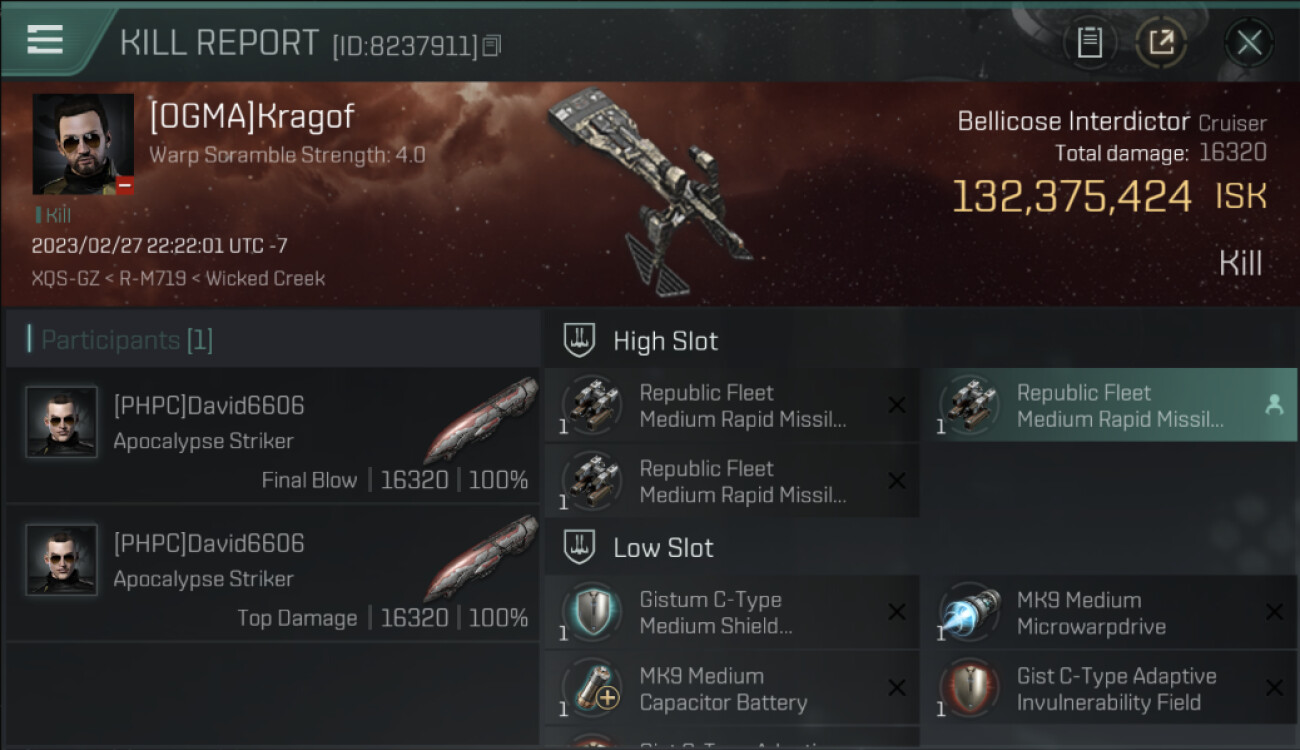This screenshot has width=1300, height=750.
Task: Pick the Gist C-Type Adaptive Invulnerability Field
Action: (1108, 688)
